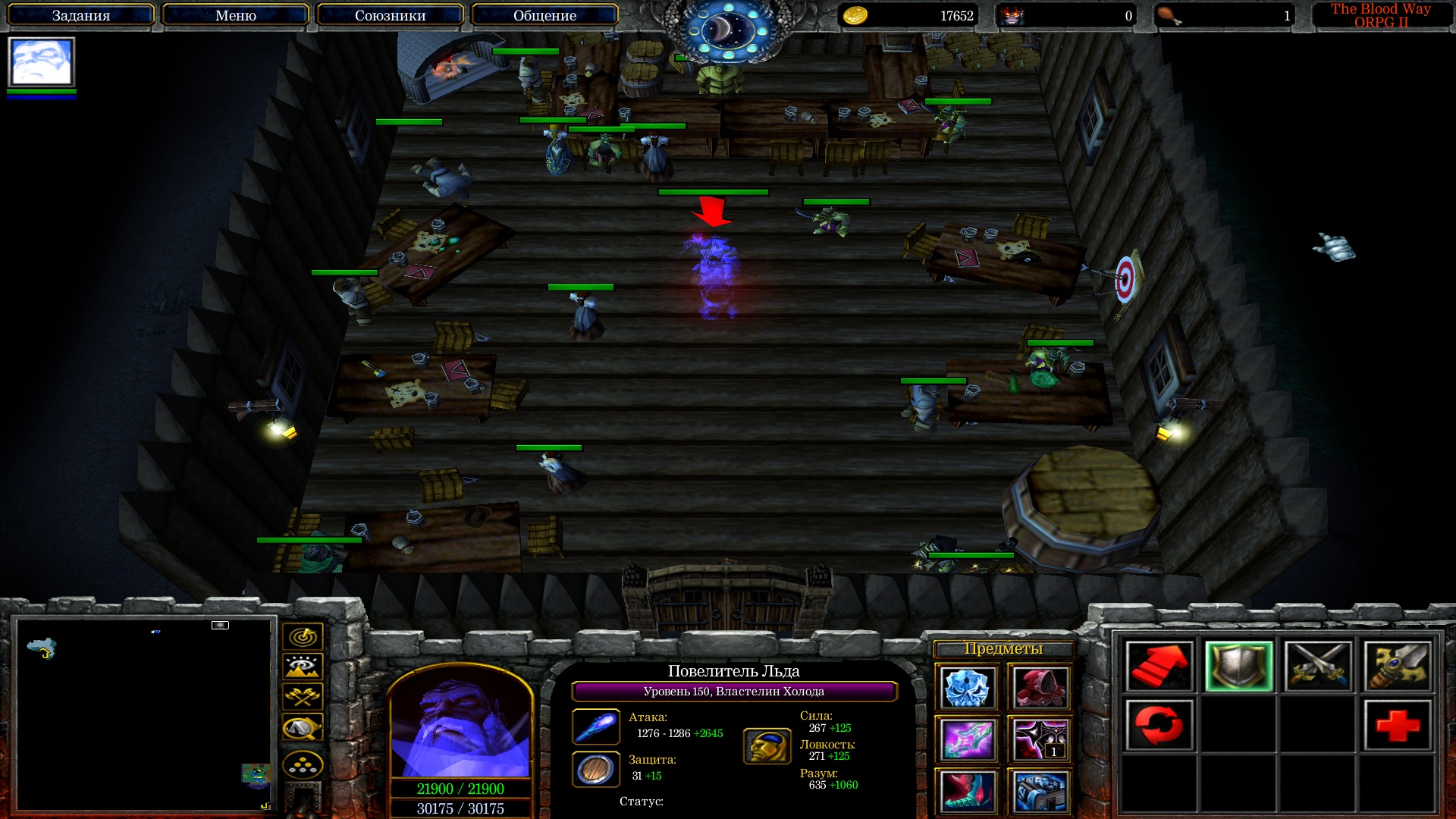
Task: Toggle creep camp display on minimap
Action: tap(303, 728)
